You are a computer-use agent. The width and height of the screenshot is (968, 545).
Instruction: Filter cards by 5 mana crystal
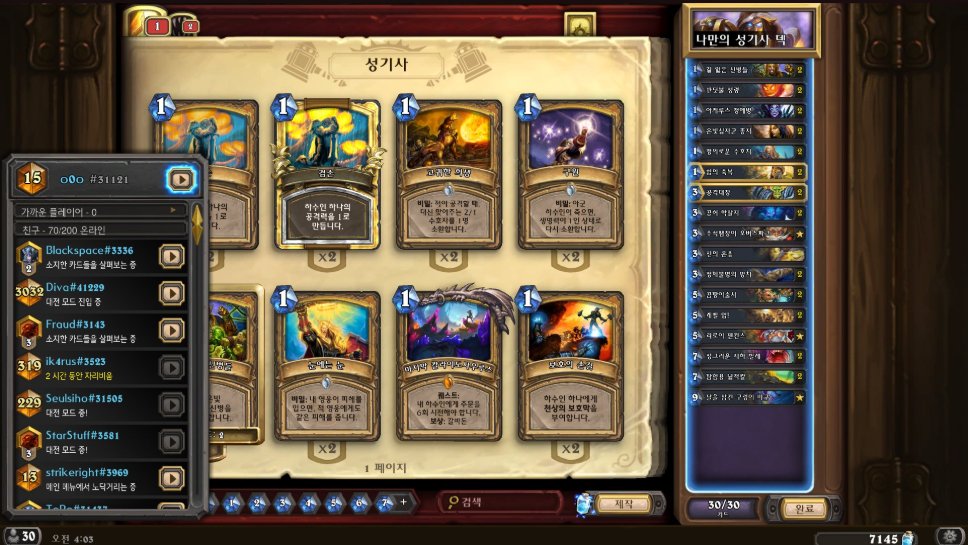coord(334,503)
